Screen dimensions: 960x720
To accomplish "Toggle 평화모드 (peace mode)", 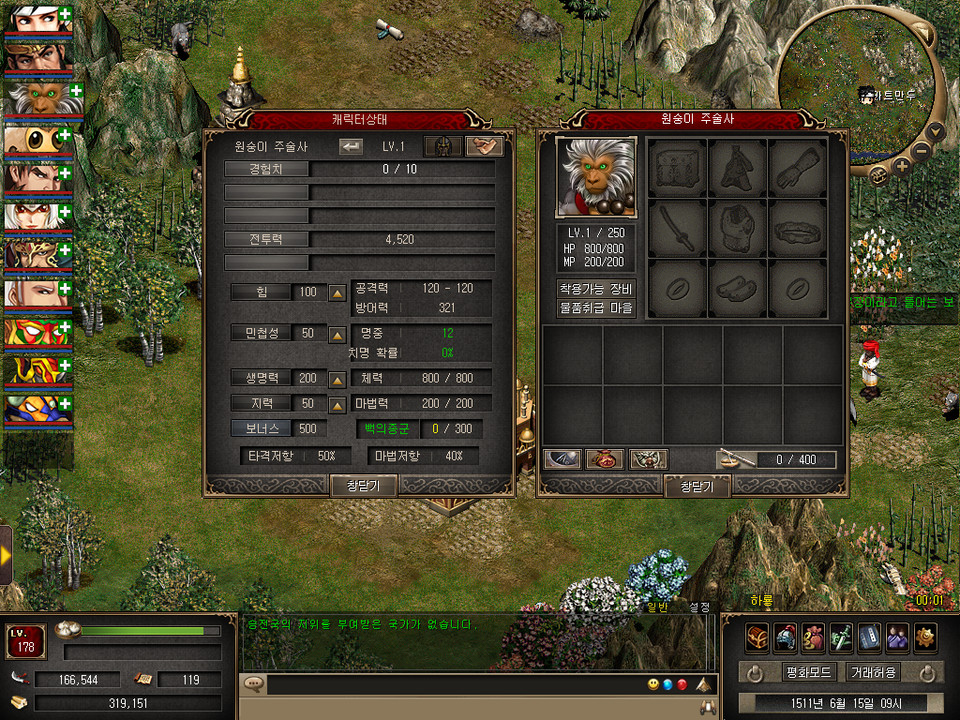I will [802, 672].
